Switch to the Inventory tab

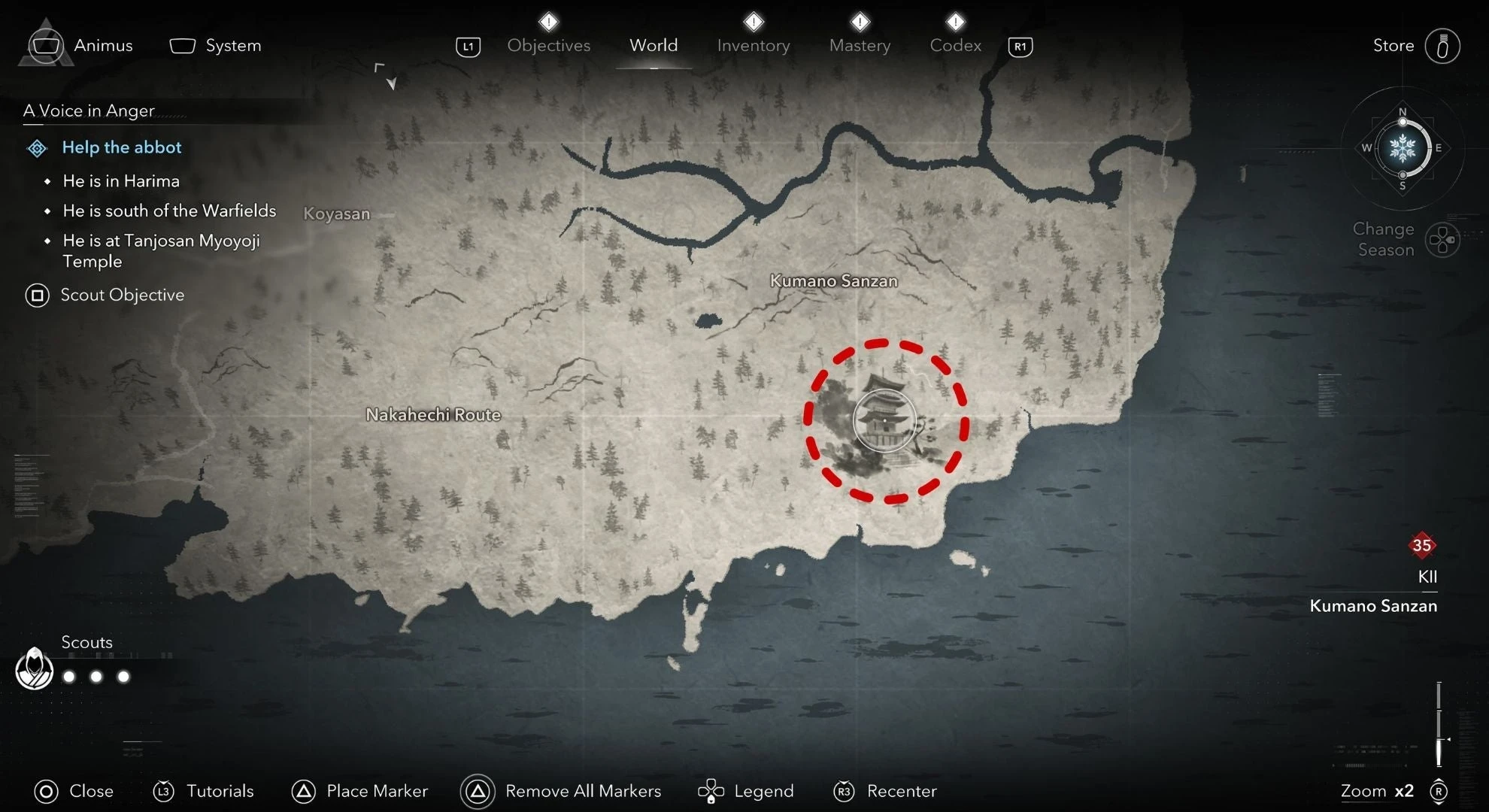click(753, 45)
